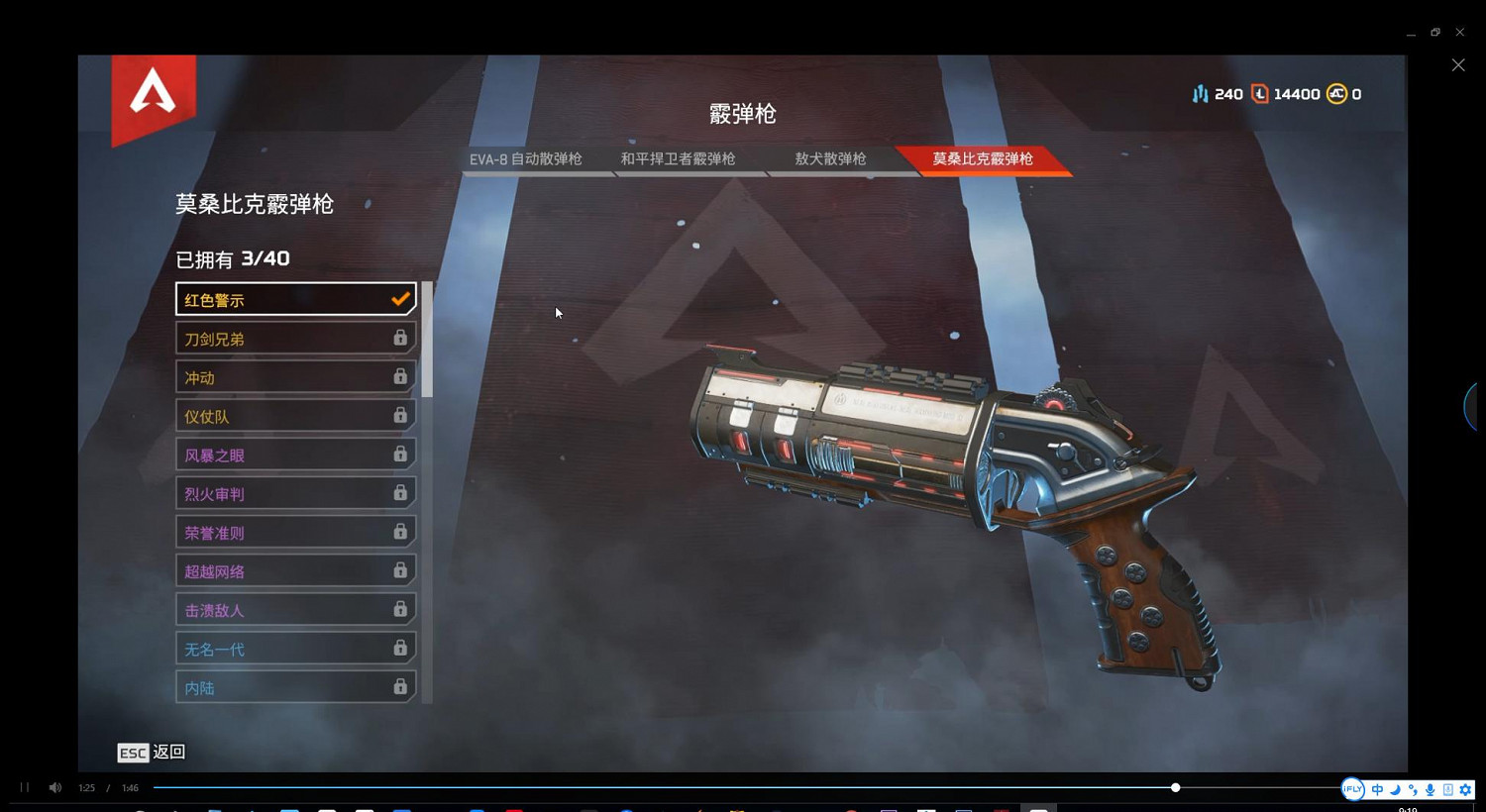
Task: Click the Legend Tokens icon near 14400
Action: (x=1260, y=93)
